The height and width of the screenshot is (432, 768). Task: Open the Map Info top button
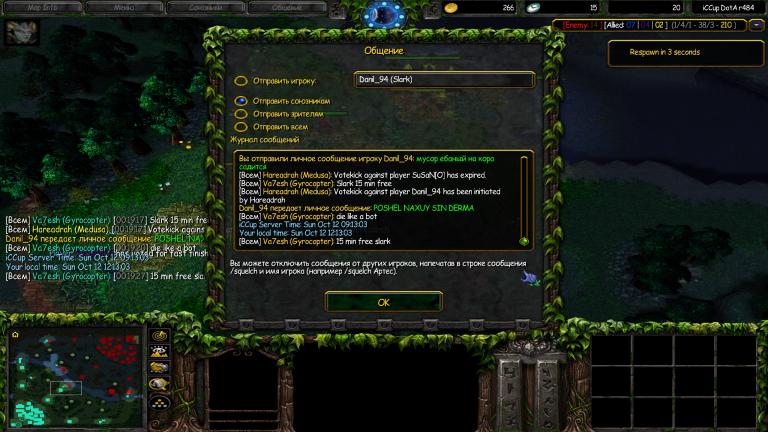point(41,7)
